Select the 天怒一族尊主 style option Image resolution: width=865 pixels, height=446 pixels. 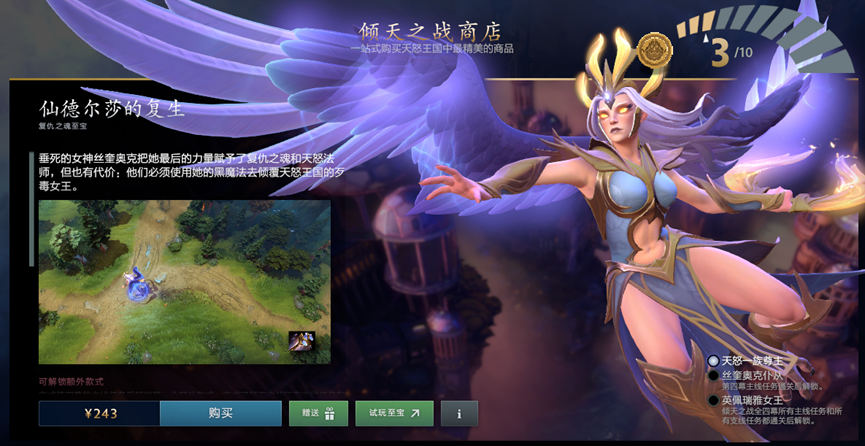tap(713, 361)
